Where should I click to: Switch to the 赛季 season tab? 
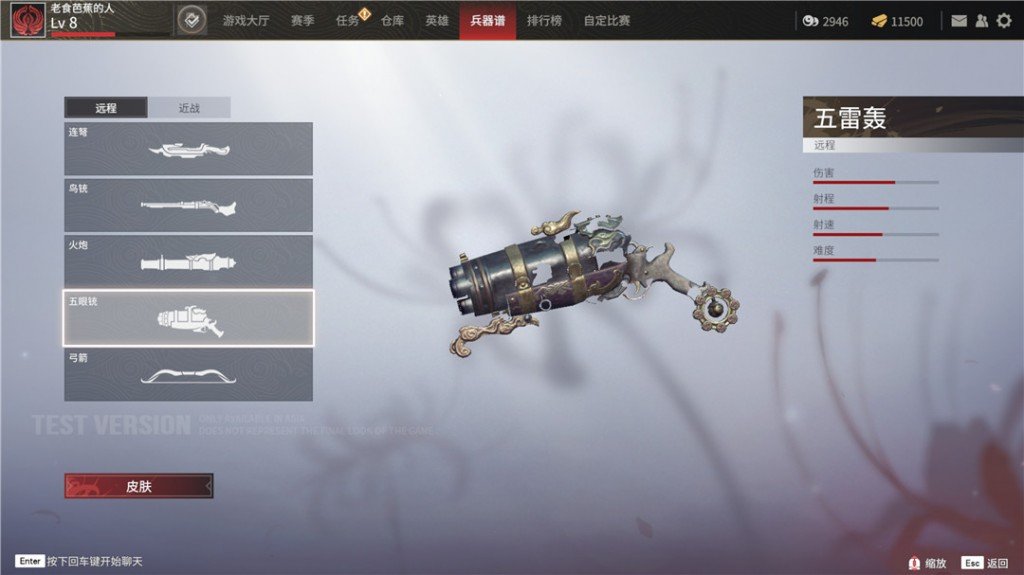(303, 21)
